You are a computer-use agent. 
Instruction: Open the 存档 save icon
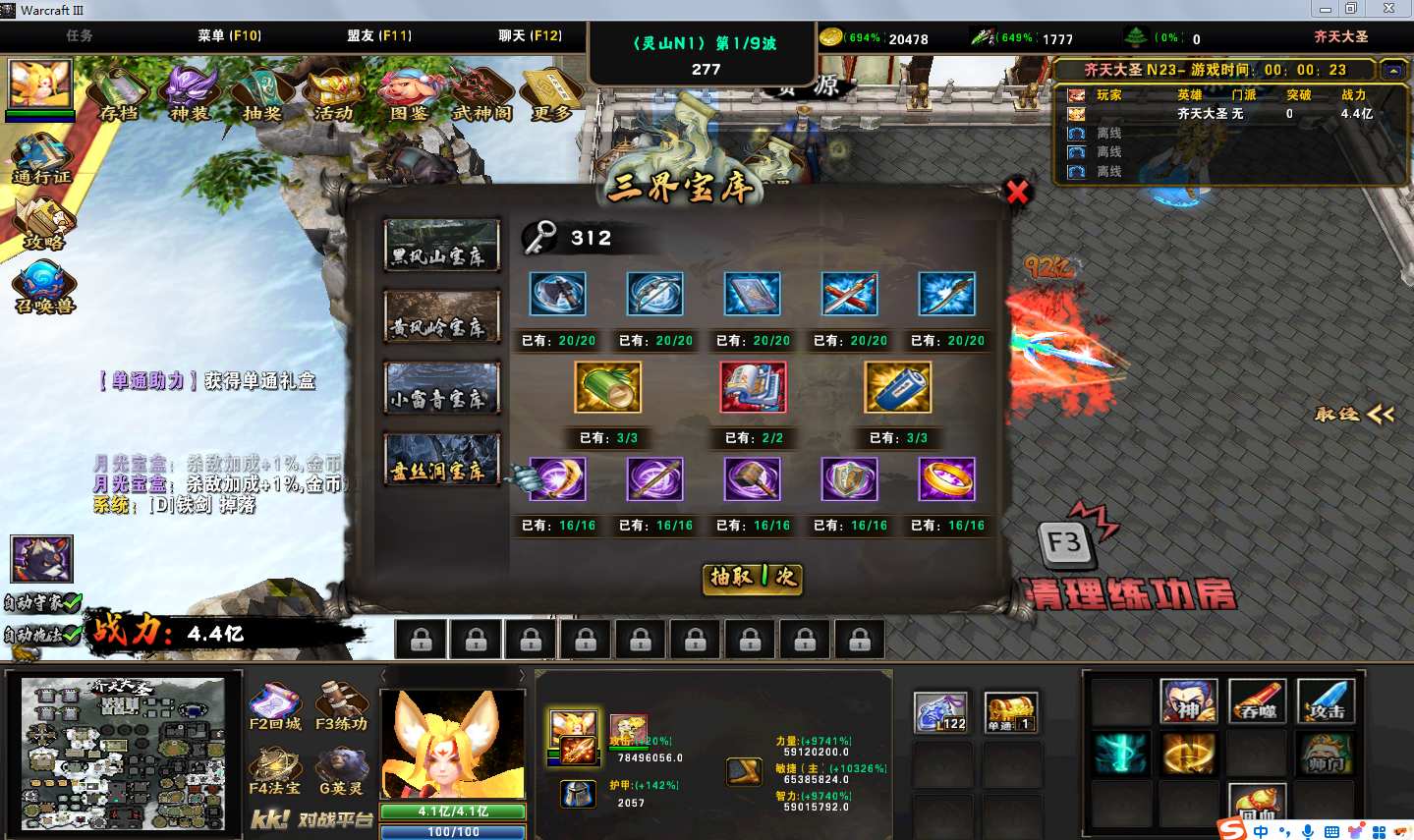coord(119,93)
